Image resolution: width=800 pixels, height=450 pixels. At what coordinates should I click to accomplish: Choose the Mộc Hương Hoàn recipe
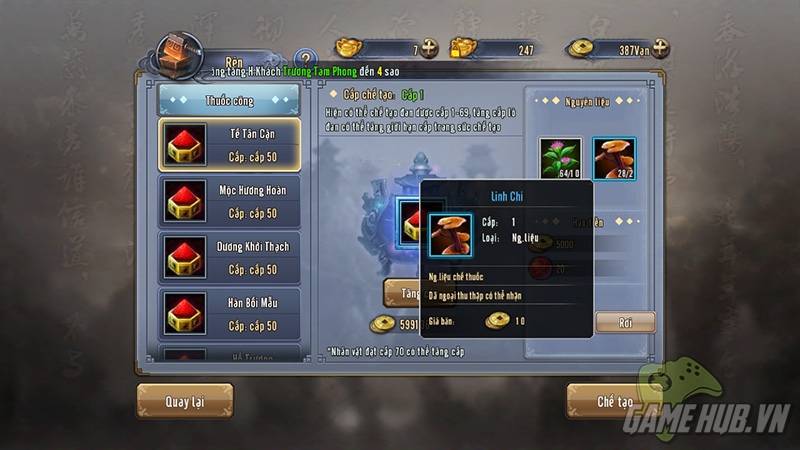tap(229, 200)
